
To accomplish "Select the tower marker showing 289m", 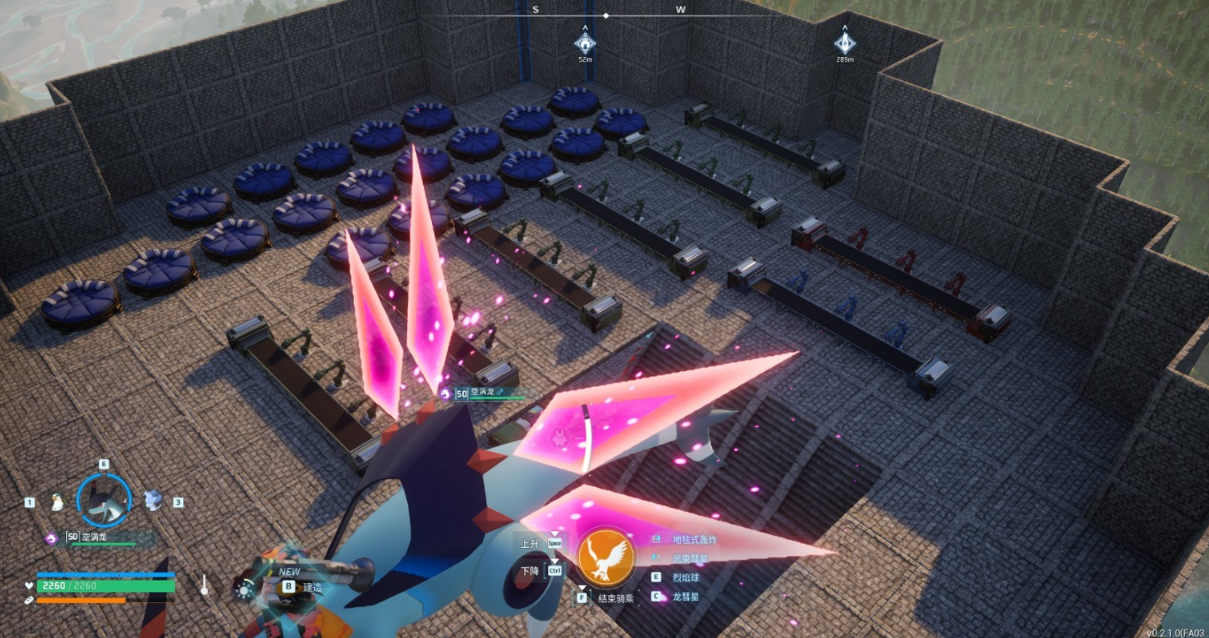I will click(x=845, y=42).
